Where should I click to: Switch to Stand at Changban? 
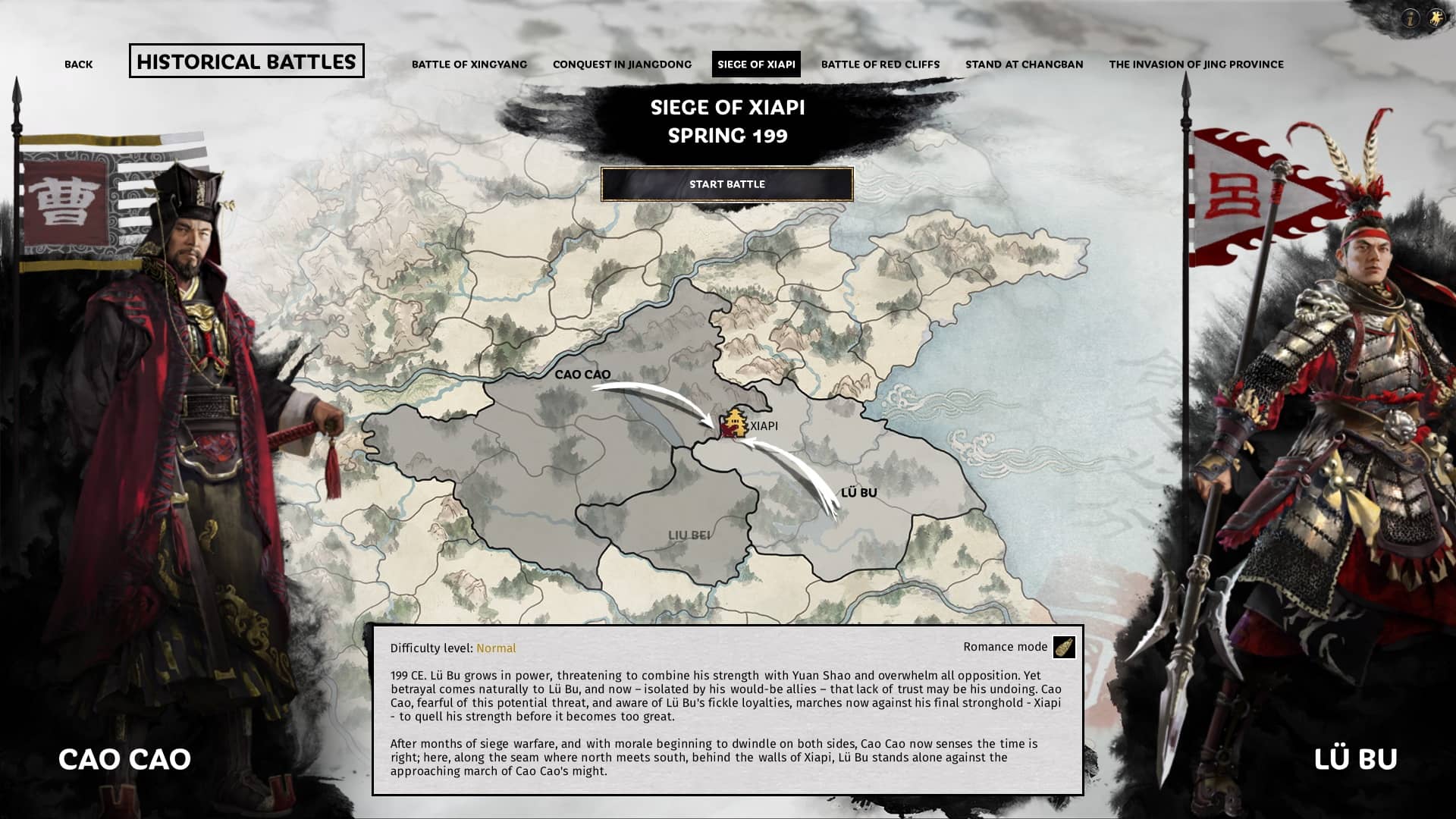tap(1025, 64)
